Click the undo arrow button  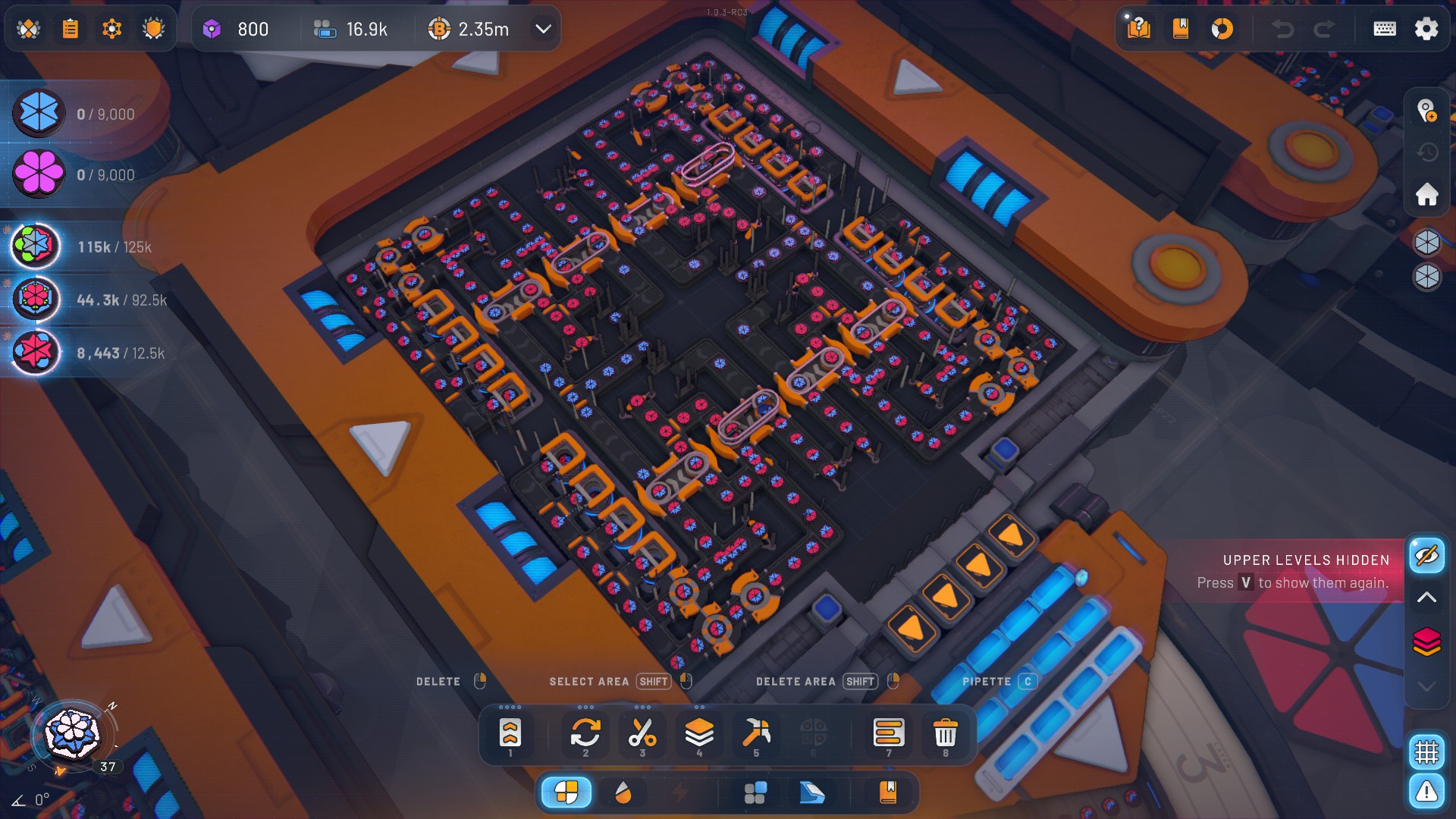click(1283, 29)
